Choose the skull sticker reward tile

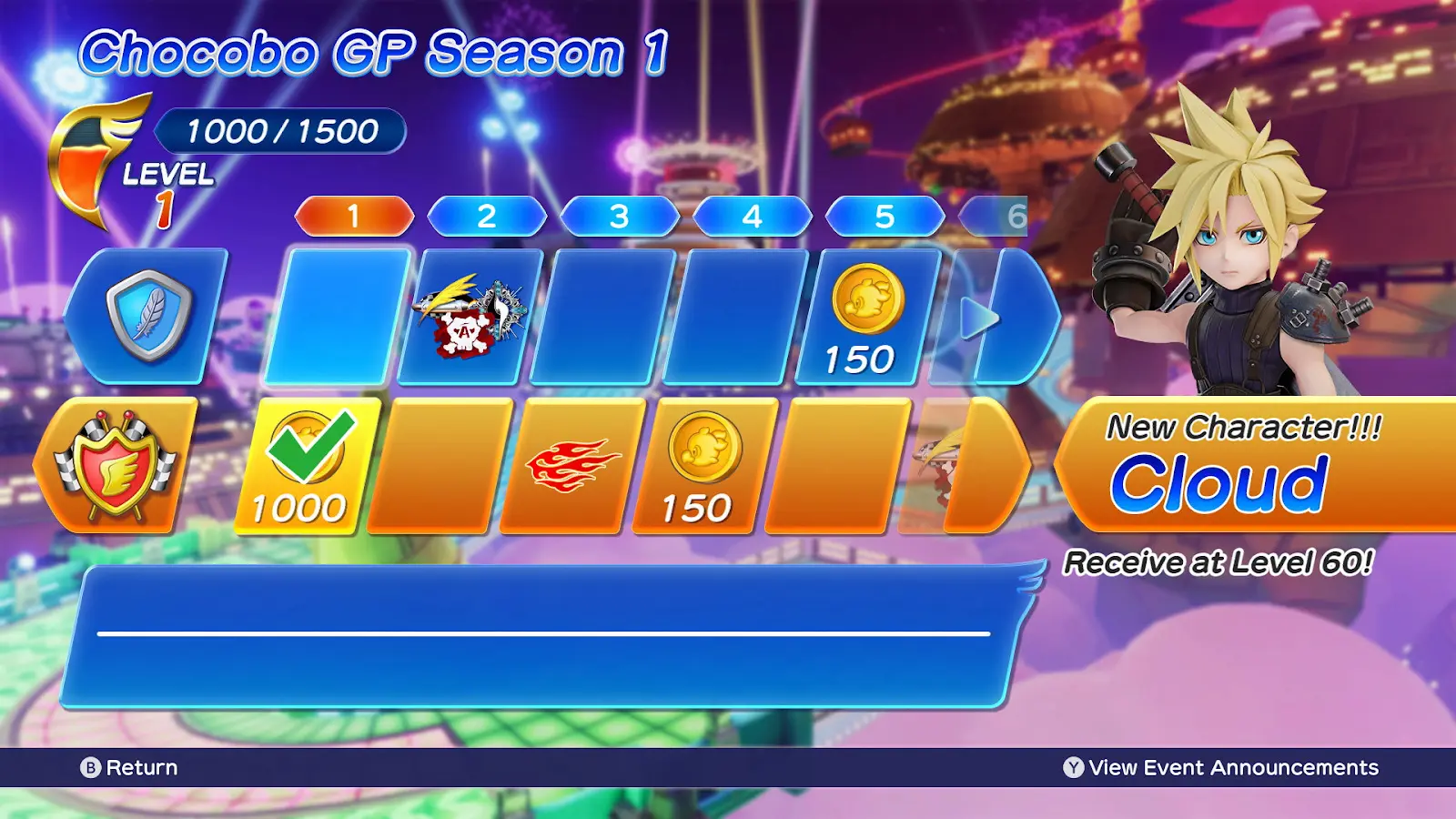pyautogui.click(x=470, y=317)
